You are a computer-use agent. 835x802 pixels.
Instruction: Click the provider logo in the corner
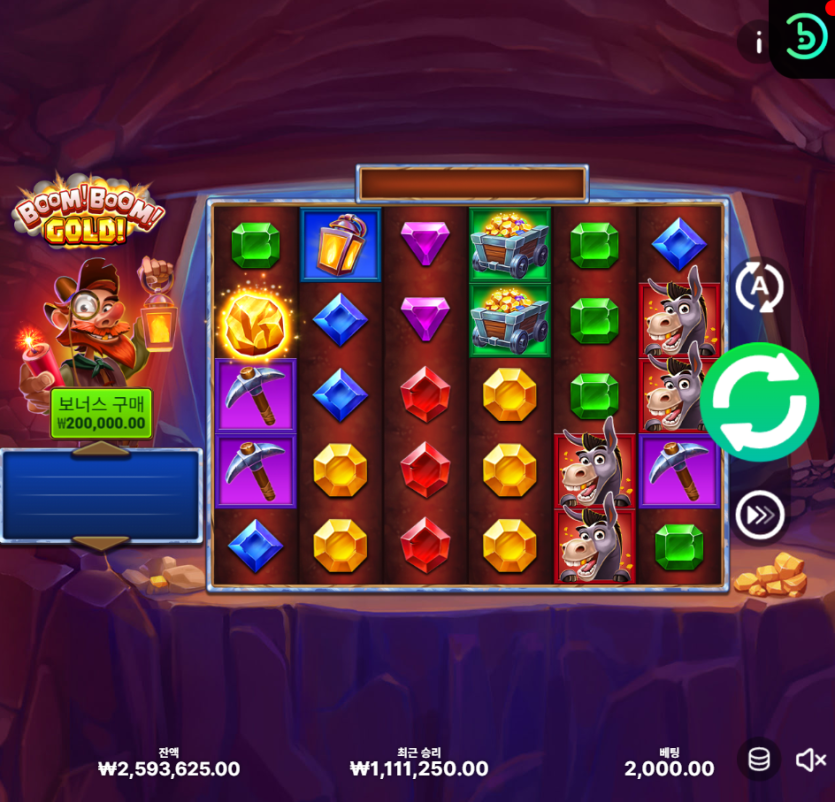click(803, 37)
